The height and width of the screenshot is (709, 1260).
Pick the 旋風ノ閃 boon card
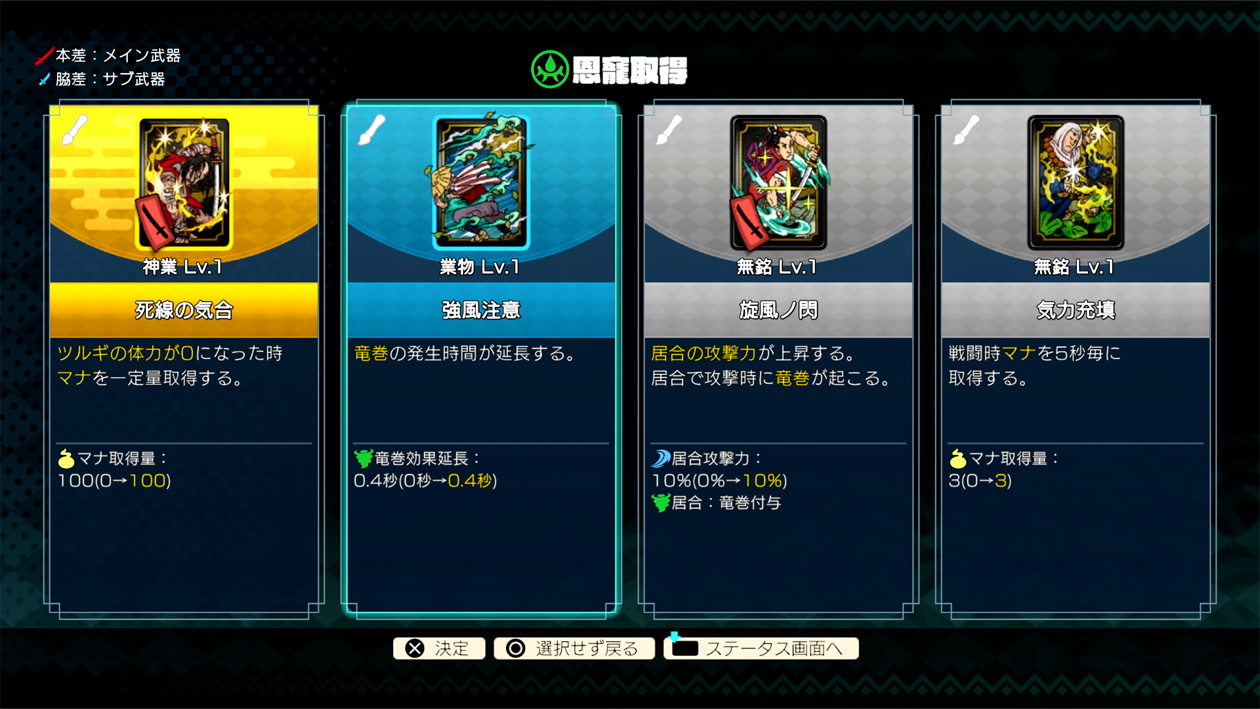[x=778, y=358]
